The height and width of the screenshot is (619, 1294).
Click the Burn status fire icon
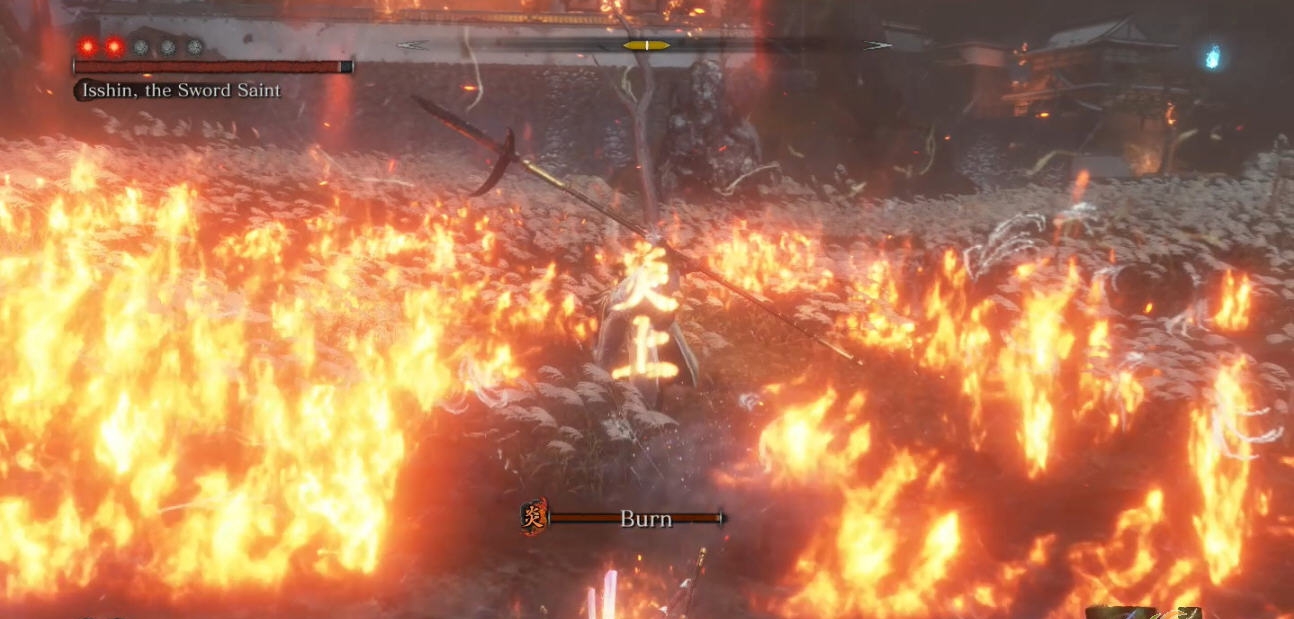[x=533, y=517]
